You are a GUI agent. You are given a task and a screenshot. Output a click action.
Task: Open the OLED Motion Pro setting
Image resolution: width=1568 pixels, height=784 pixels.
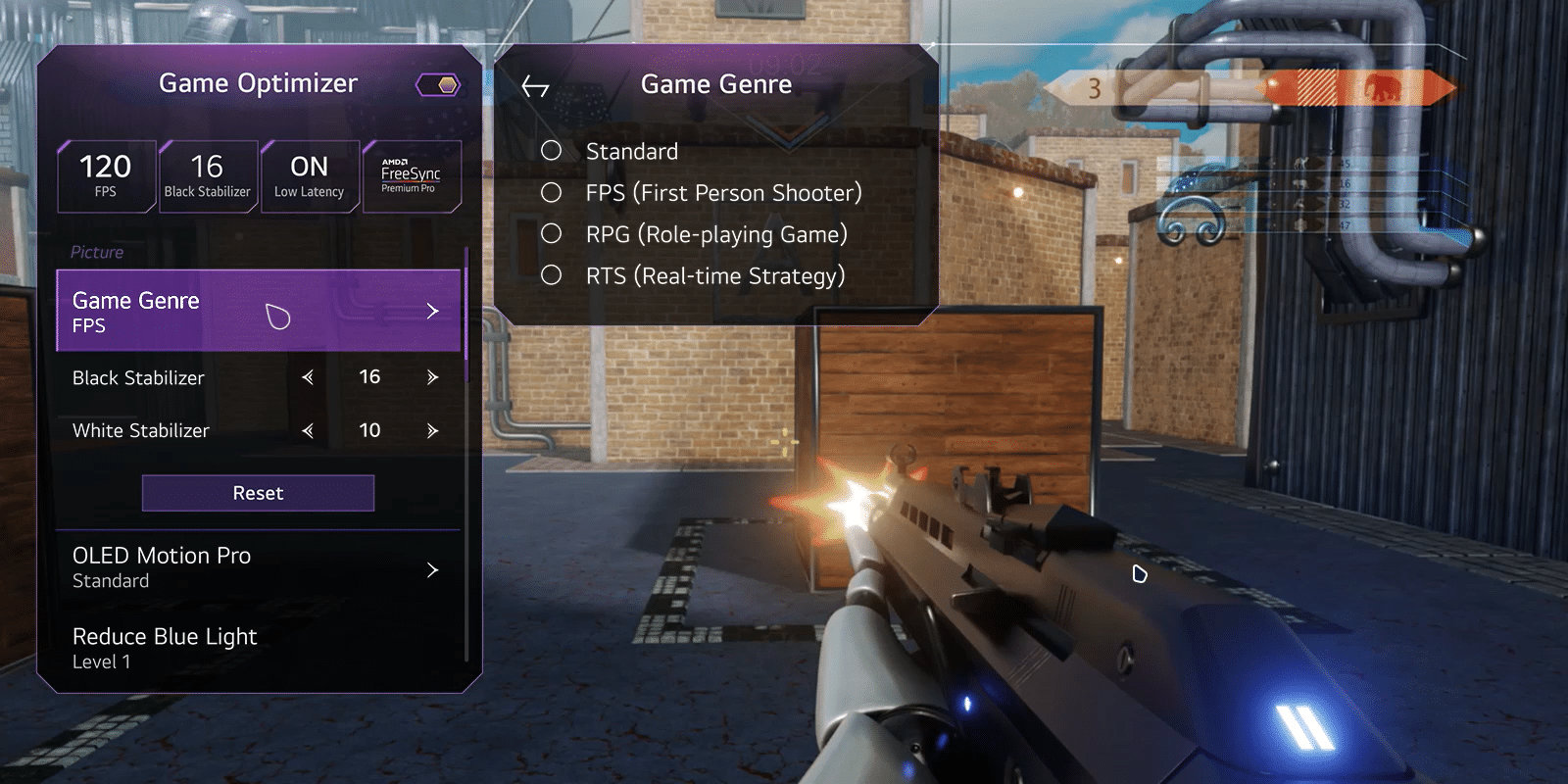[258, 568]
